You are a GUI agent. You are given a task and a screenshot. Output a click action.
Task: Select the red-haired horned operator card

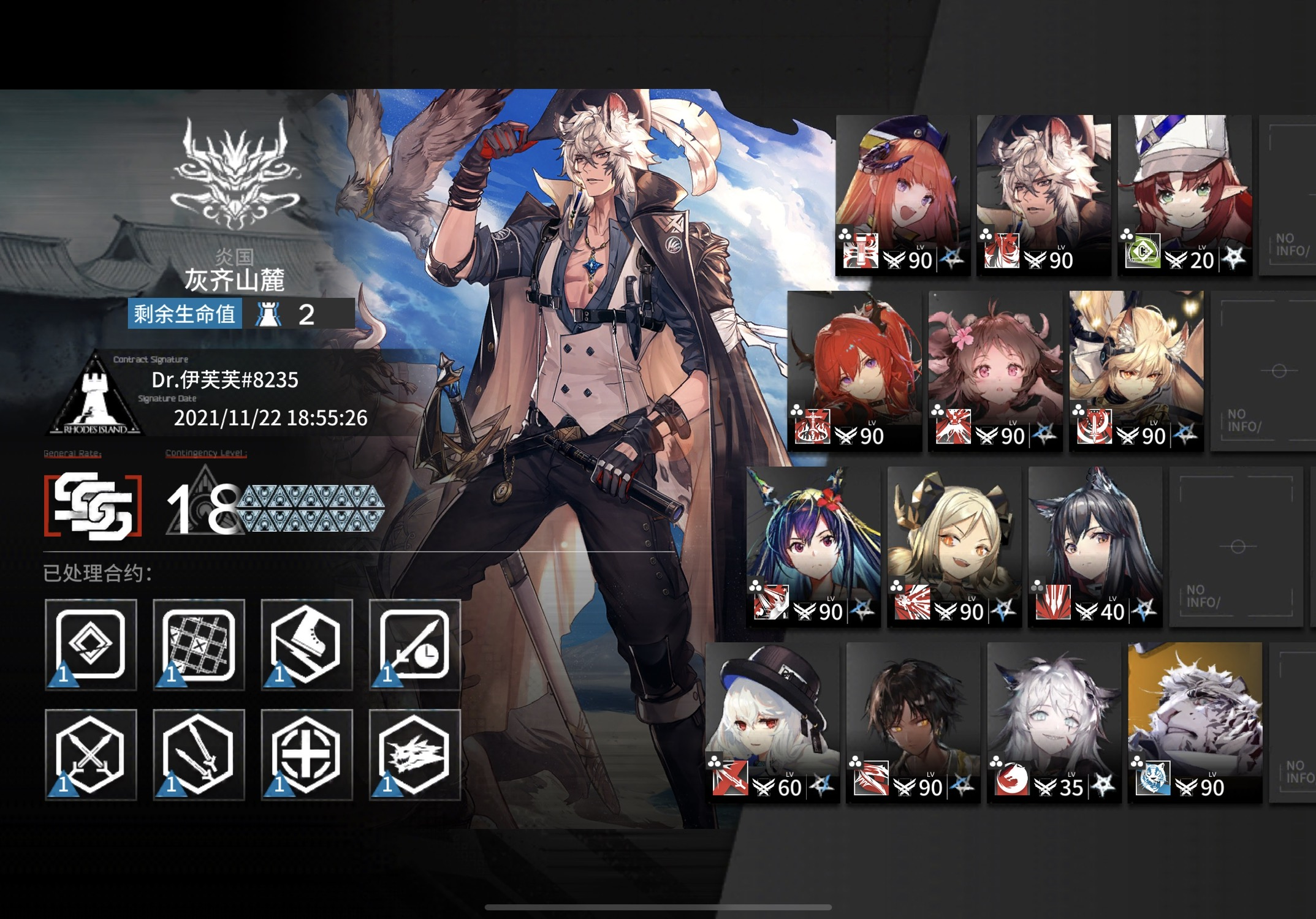[x=854, y=371]
